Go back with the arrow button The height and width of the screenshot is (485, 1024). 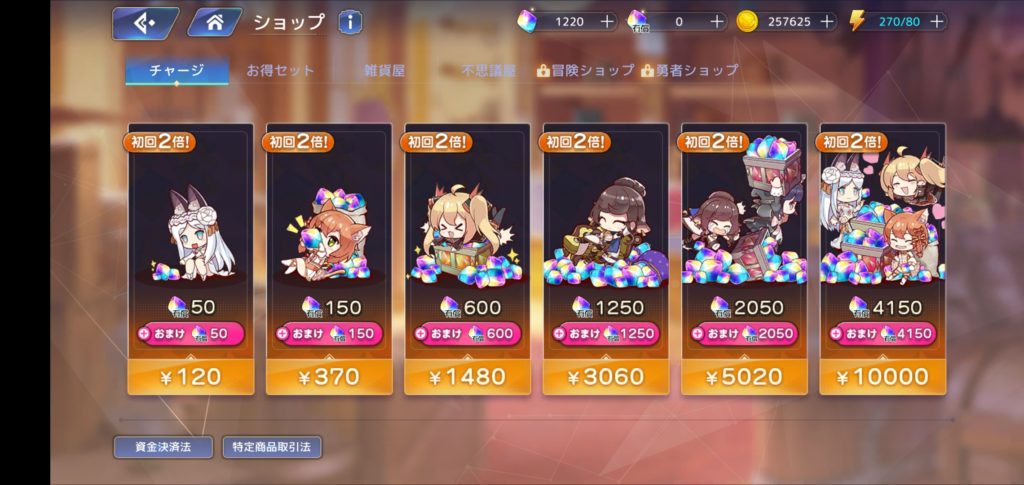click(x=144, y=21)
